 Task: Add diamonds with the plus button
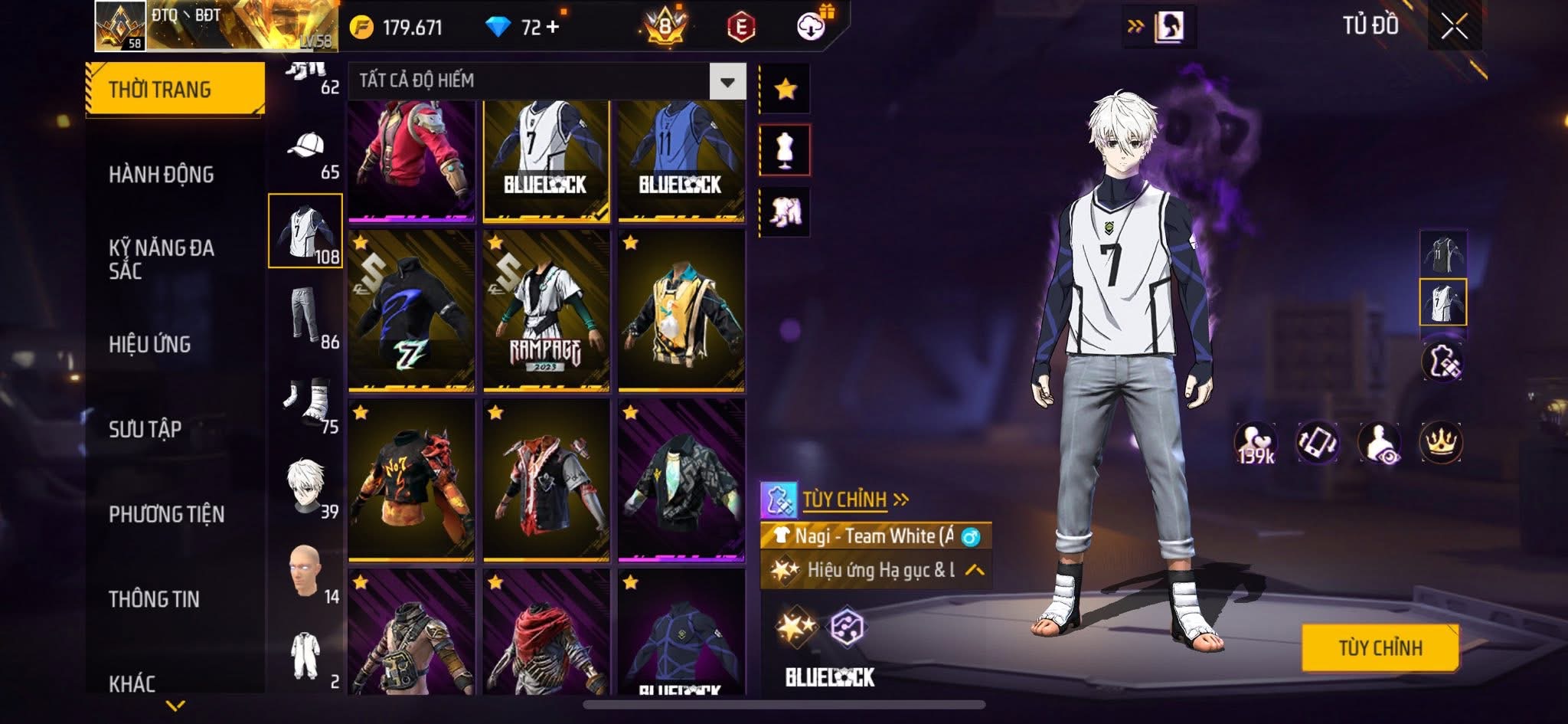point(553,28)
